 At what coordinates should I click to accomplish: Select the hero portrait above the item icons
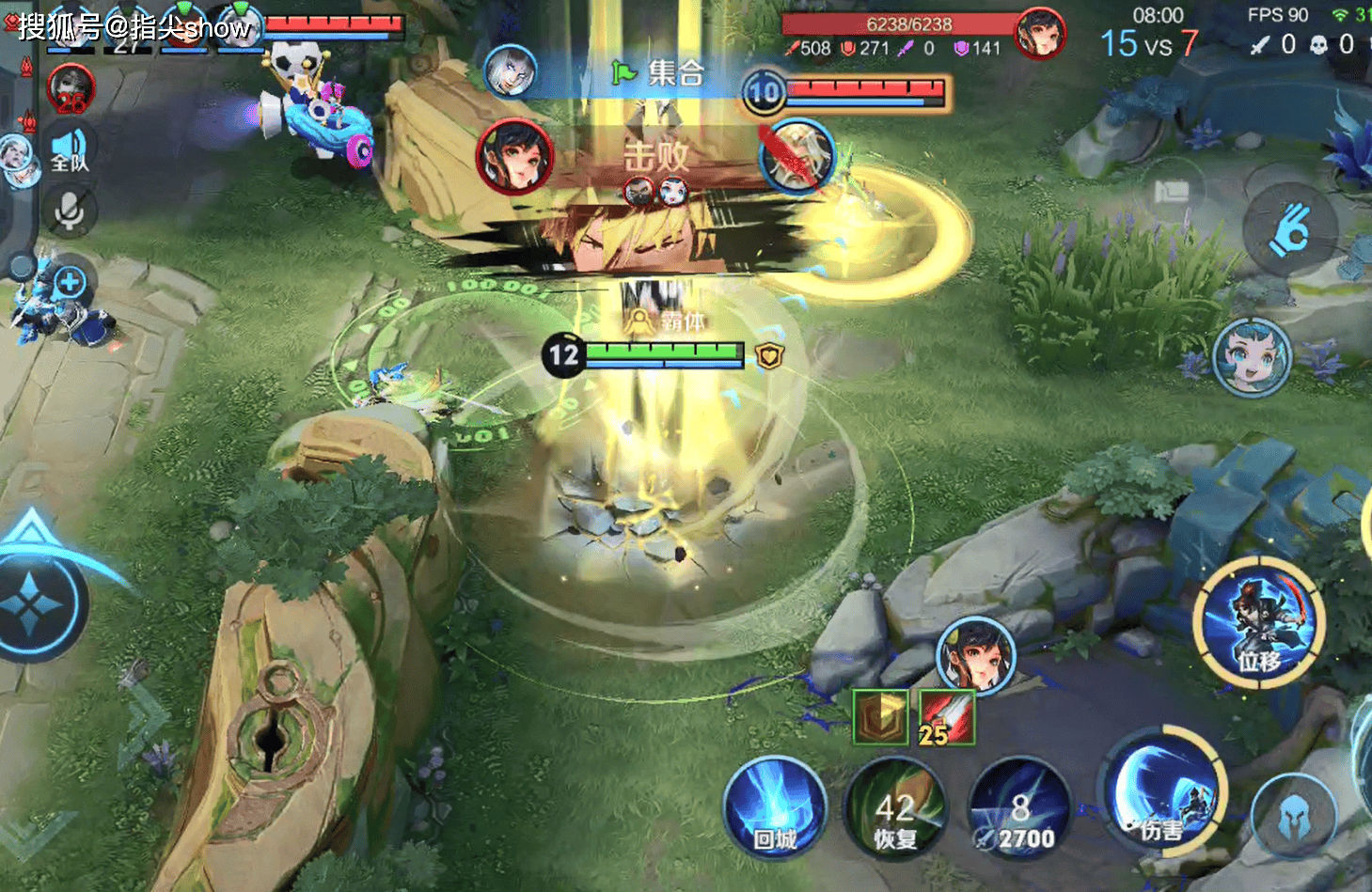(x=976, y=655)
